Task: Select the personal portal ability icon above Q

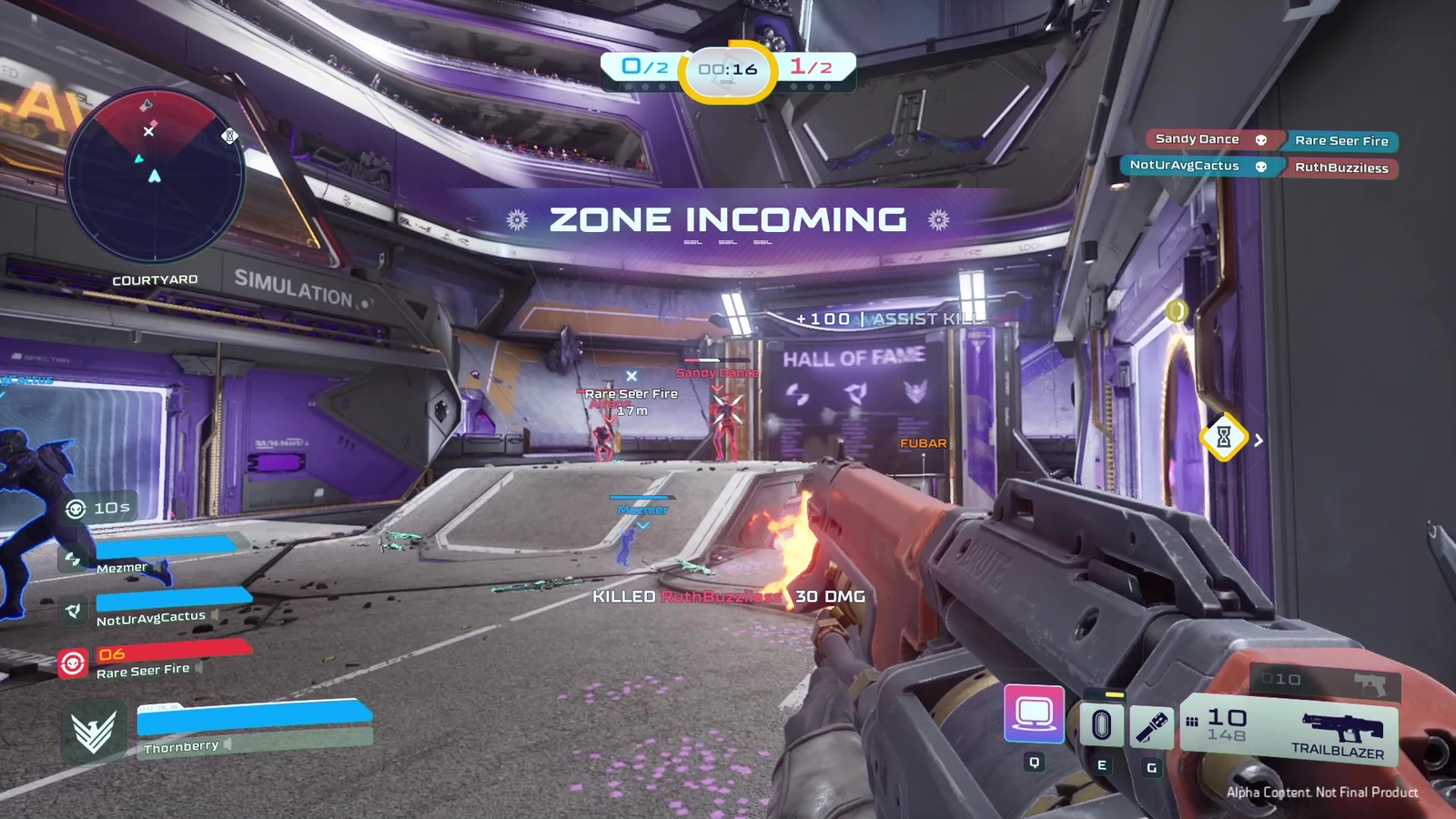Action: point(1034,714)
